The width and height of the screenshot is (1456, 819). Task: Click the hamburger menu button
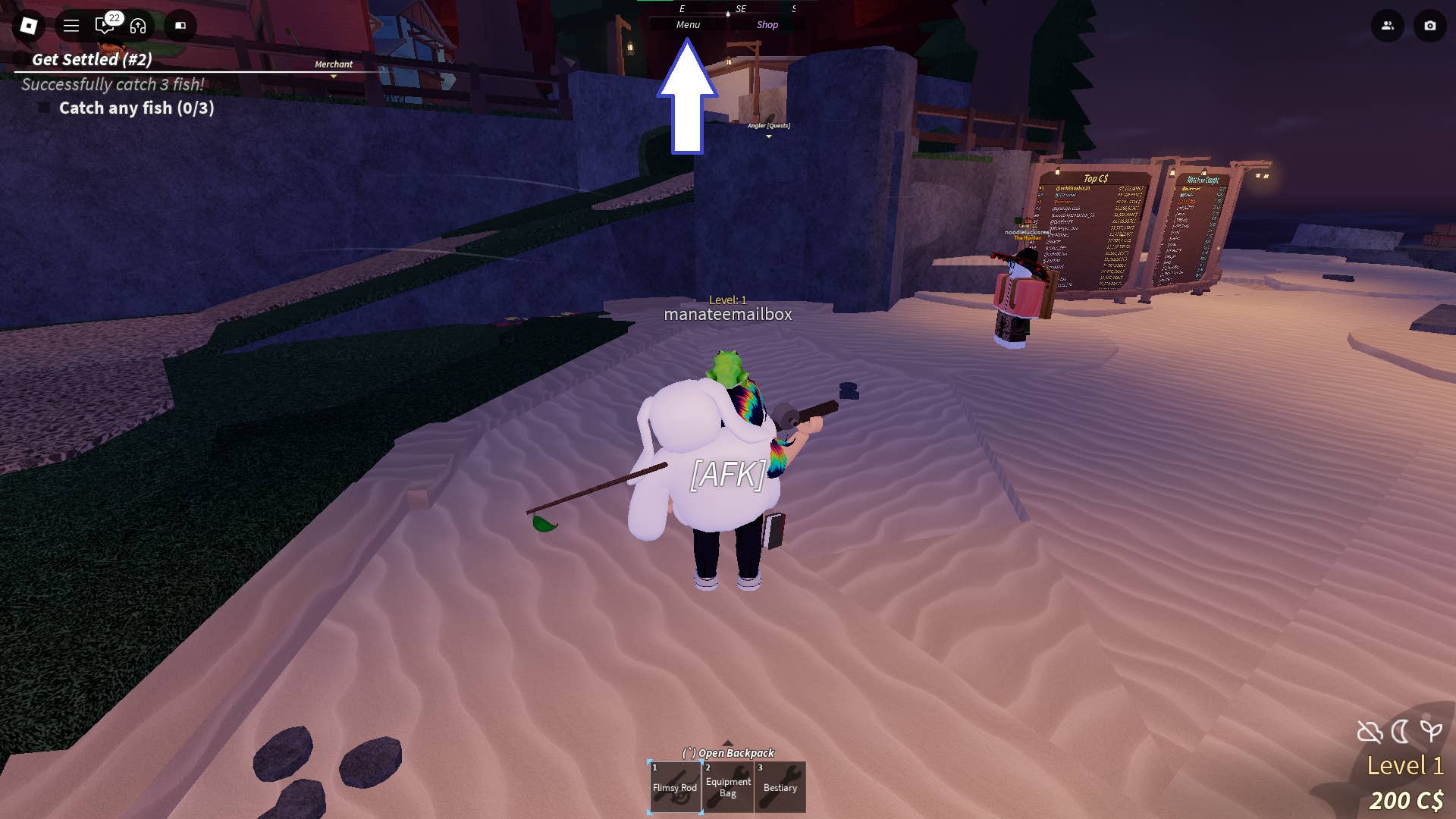click(71, 26)
